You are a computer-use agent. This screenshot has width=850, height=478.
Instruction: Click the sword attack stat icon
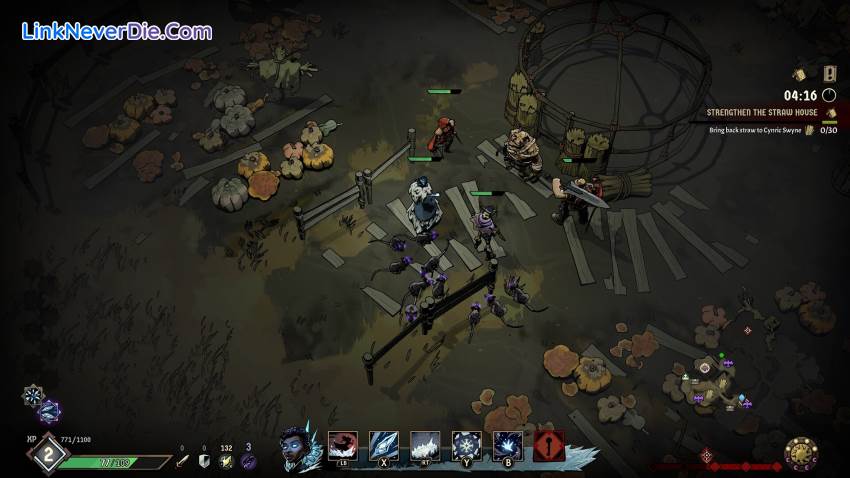point(182,461)
